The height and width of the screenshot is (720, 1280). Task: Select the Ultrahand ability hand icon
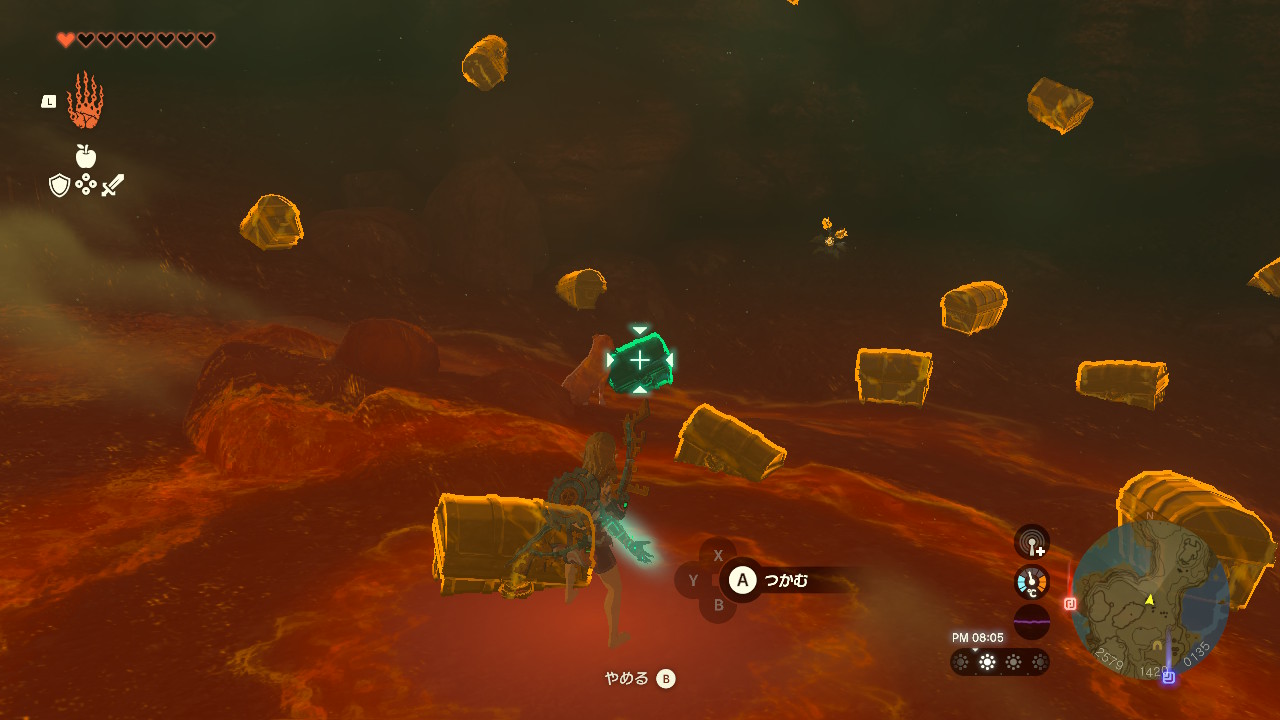pyautogui.click(x=85, y=101)
